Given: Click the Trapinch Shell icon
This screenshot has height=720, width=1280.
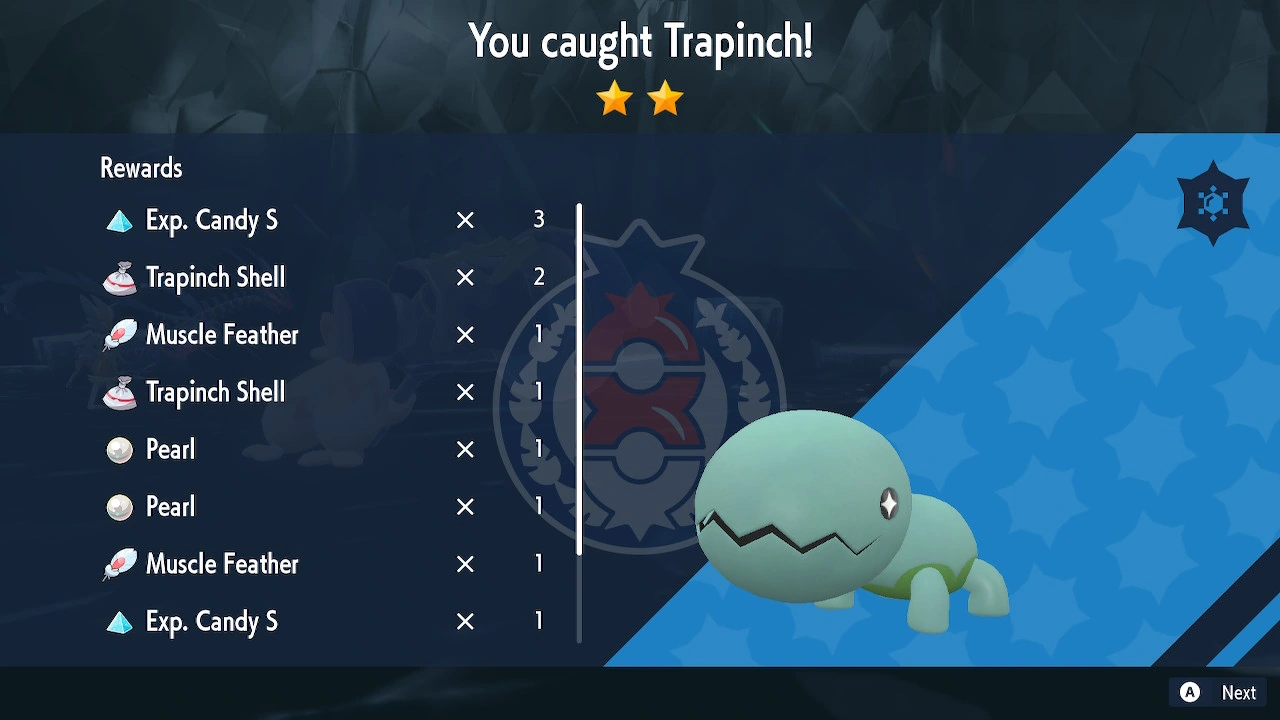Looking at the screenshot, I should [x=120, y=277].
